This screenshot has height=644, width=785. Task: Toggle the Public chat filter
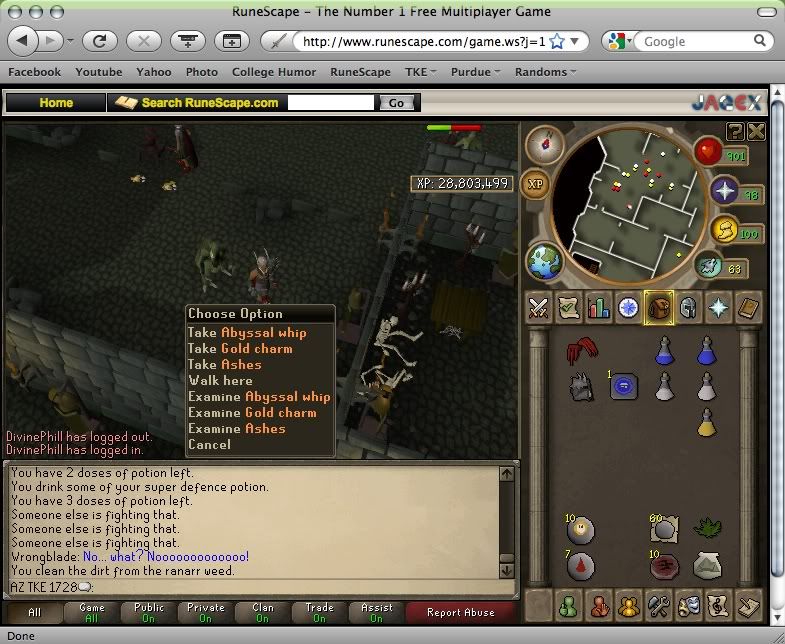(x=149, y=612)
